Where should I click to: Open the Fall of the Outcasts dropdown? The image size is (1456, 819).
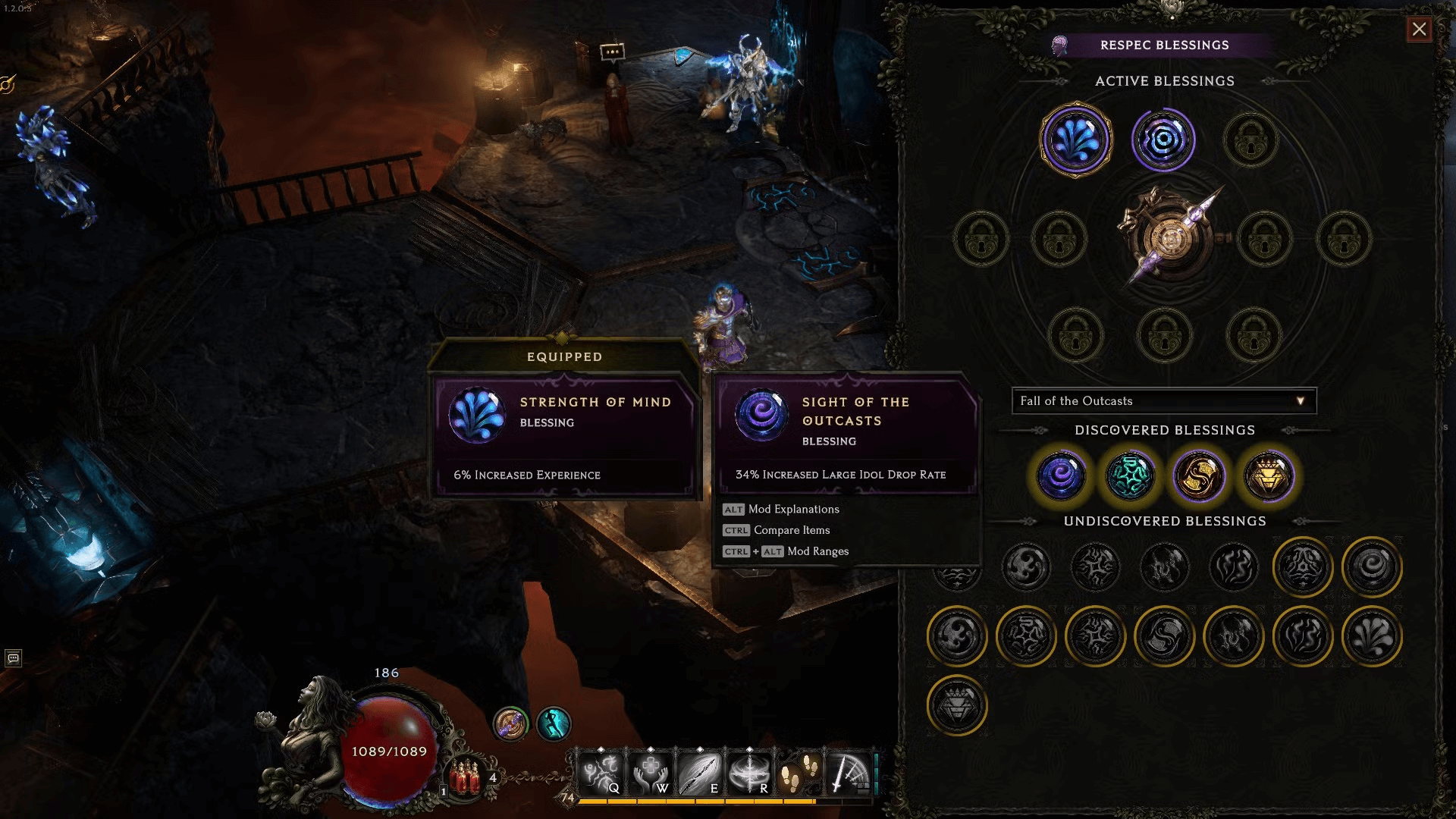(1164, 401)
